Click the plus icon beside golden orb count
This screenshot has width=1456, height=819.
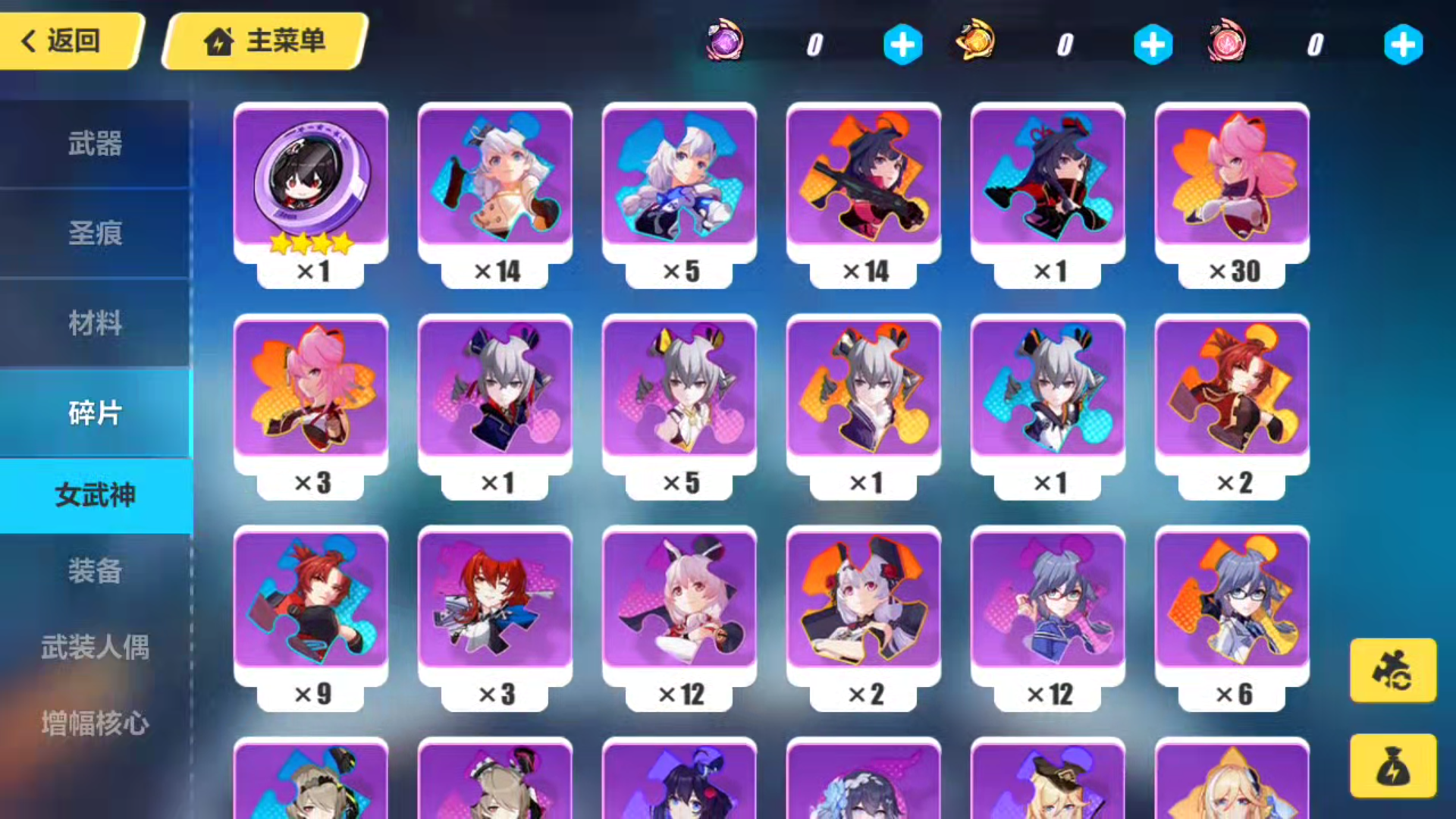[1153, 44]
